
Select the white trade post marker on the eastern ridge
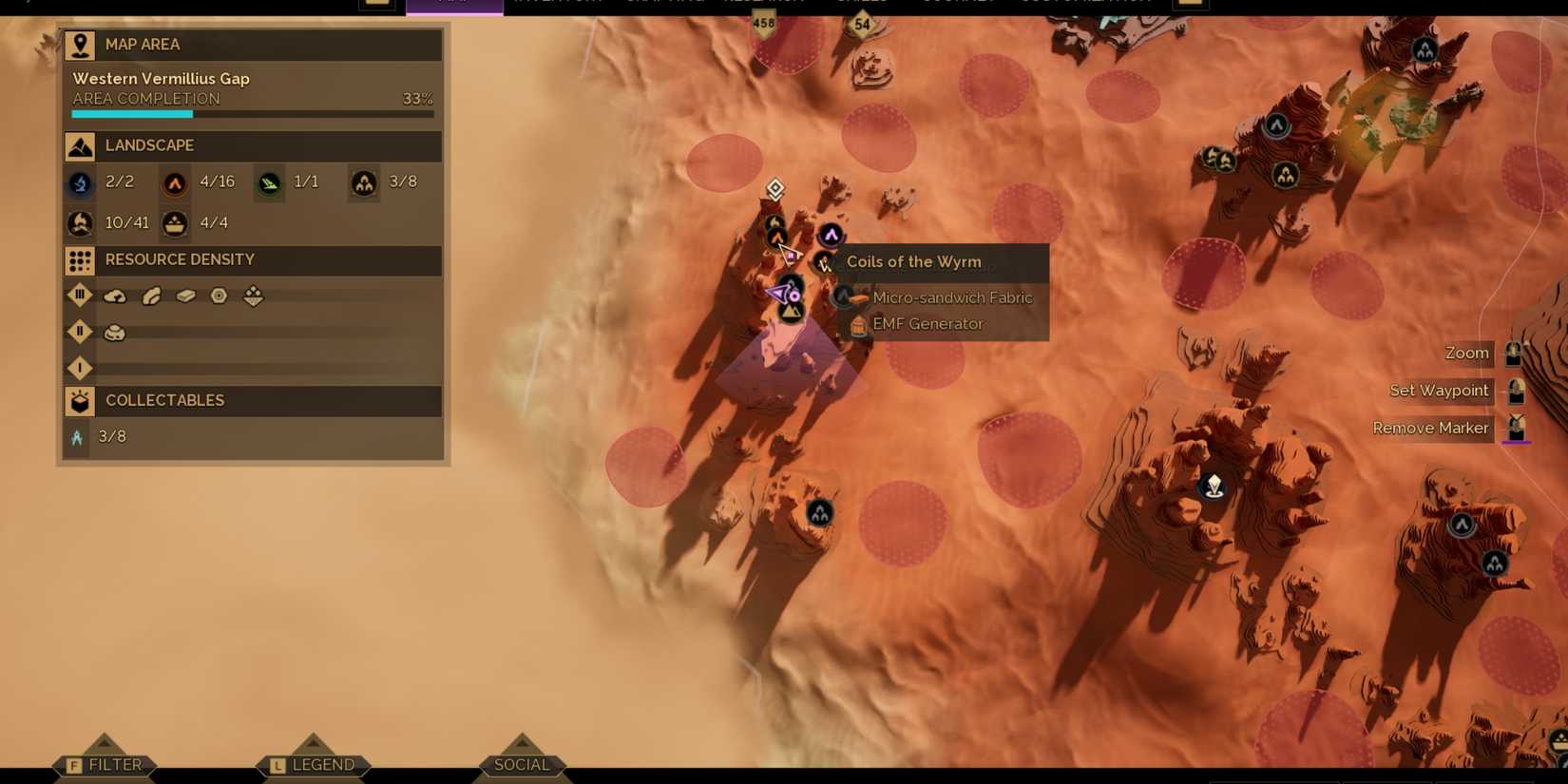tap(1214, 486)
